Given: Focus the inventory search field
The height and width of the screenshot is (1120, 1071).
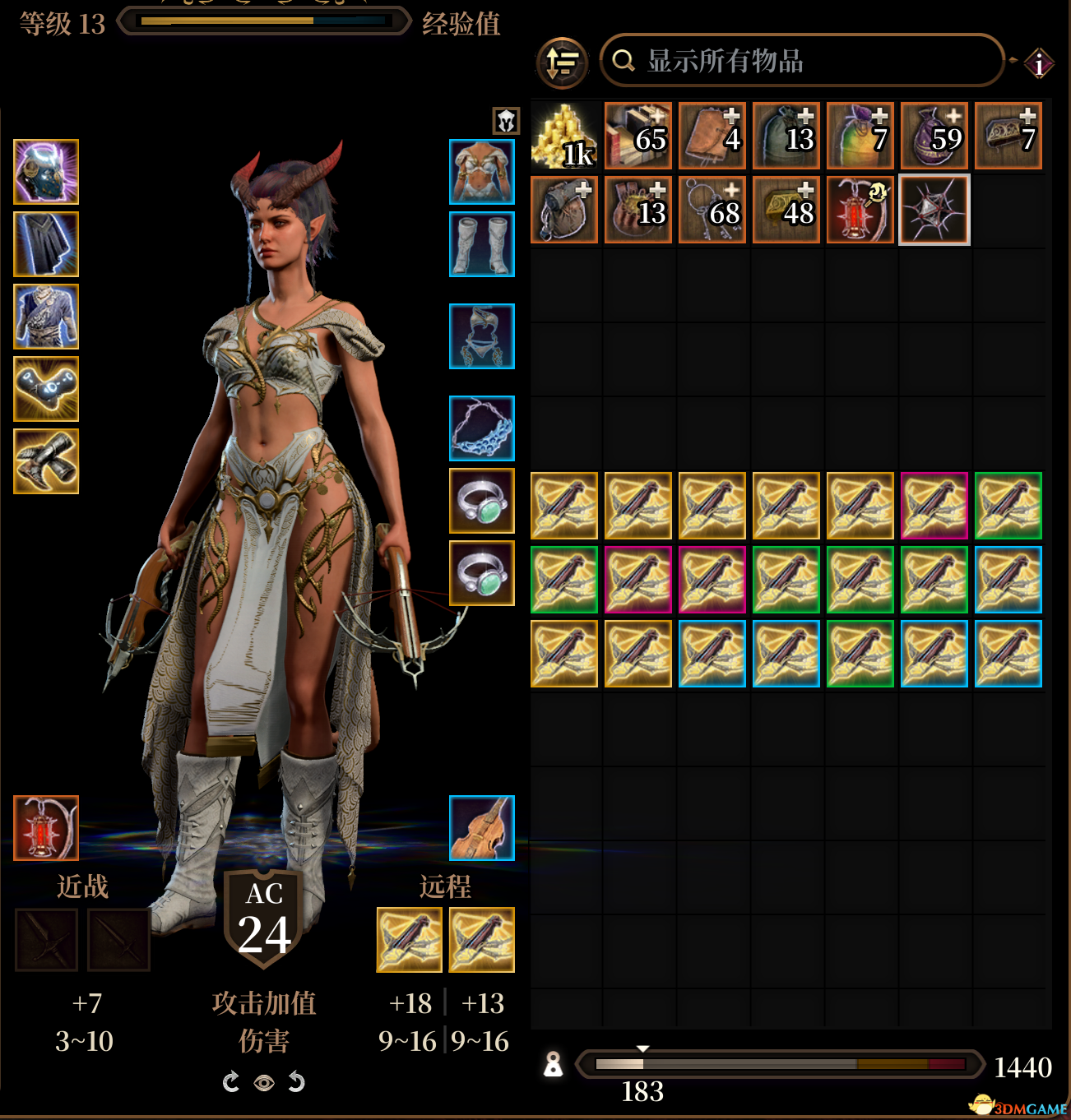Looking at the screenshot, I should point(802,61).
